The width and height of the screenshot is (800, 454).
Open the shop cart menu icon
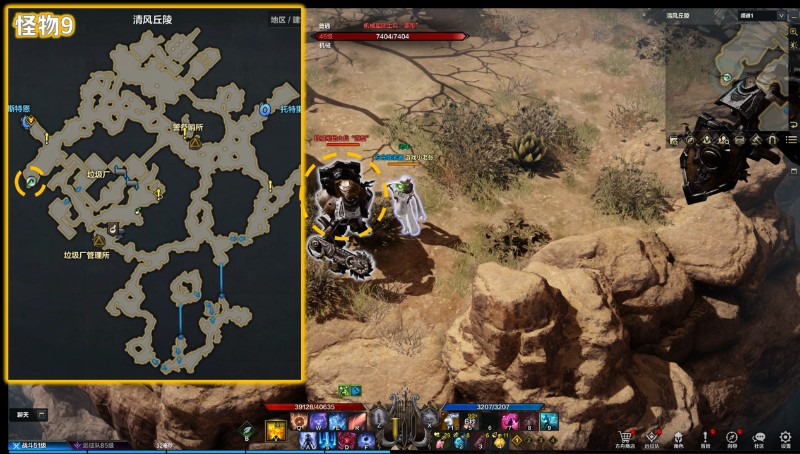click(626, 436)
